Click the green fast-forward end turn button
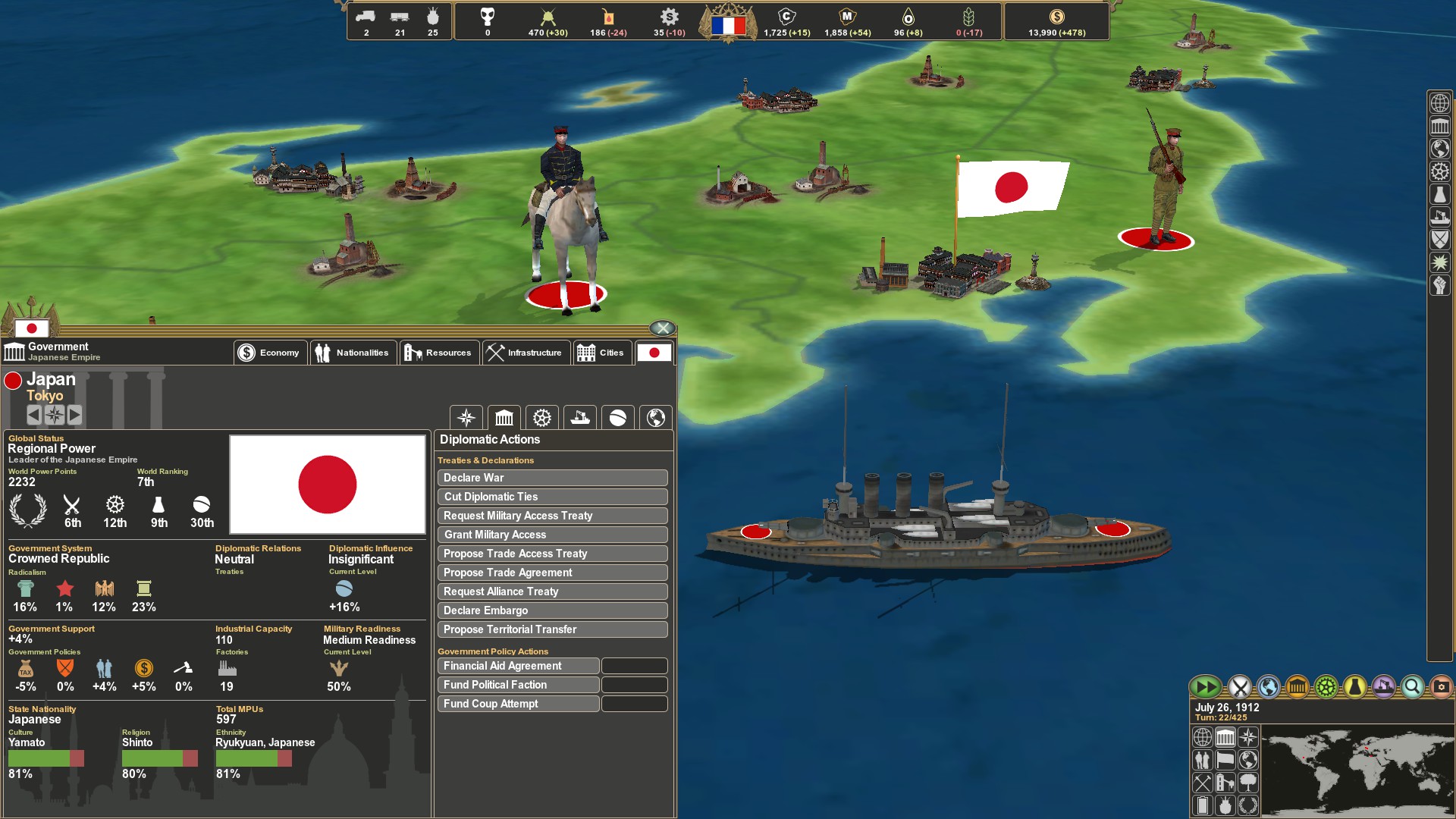Viewport: 1456px width, 819px height. coord(1206,687)
